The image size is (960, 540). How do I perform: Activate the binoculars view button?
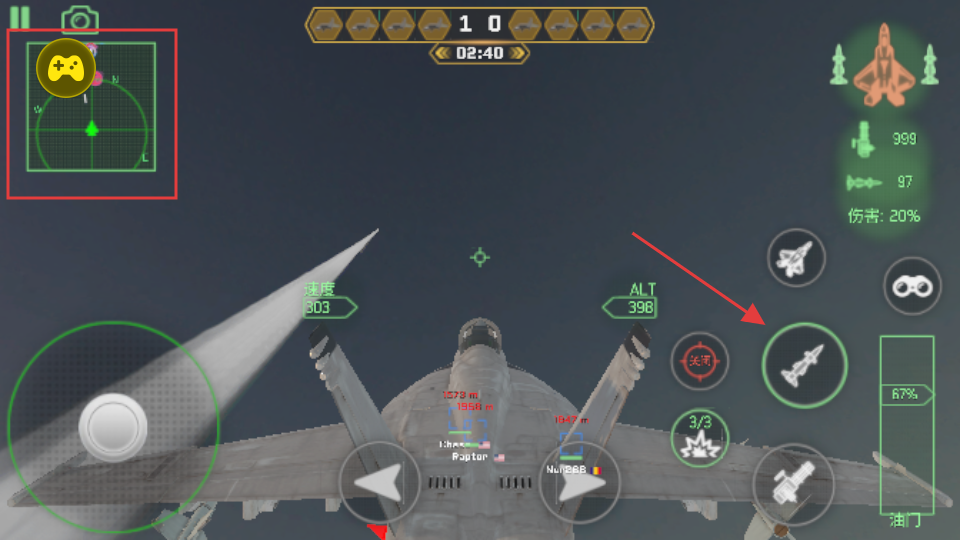pyautogui.click(x=912, y=287)
